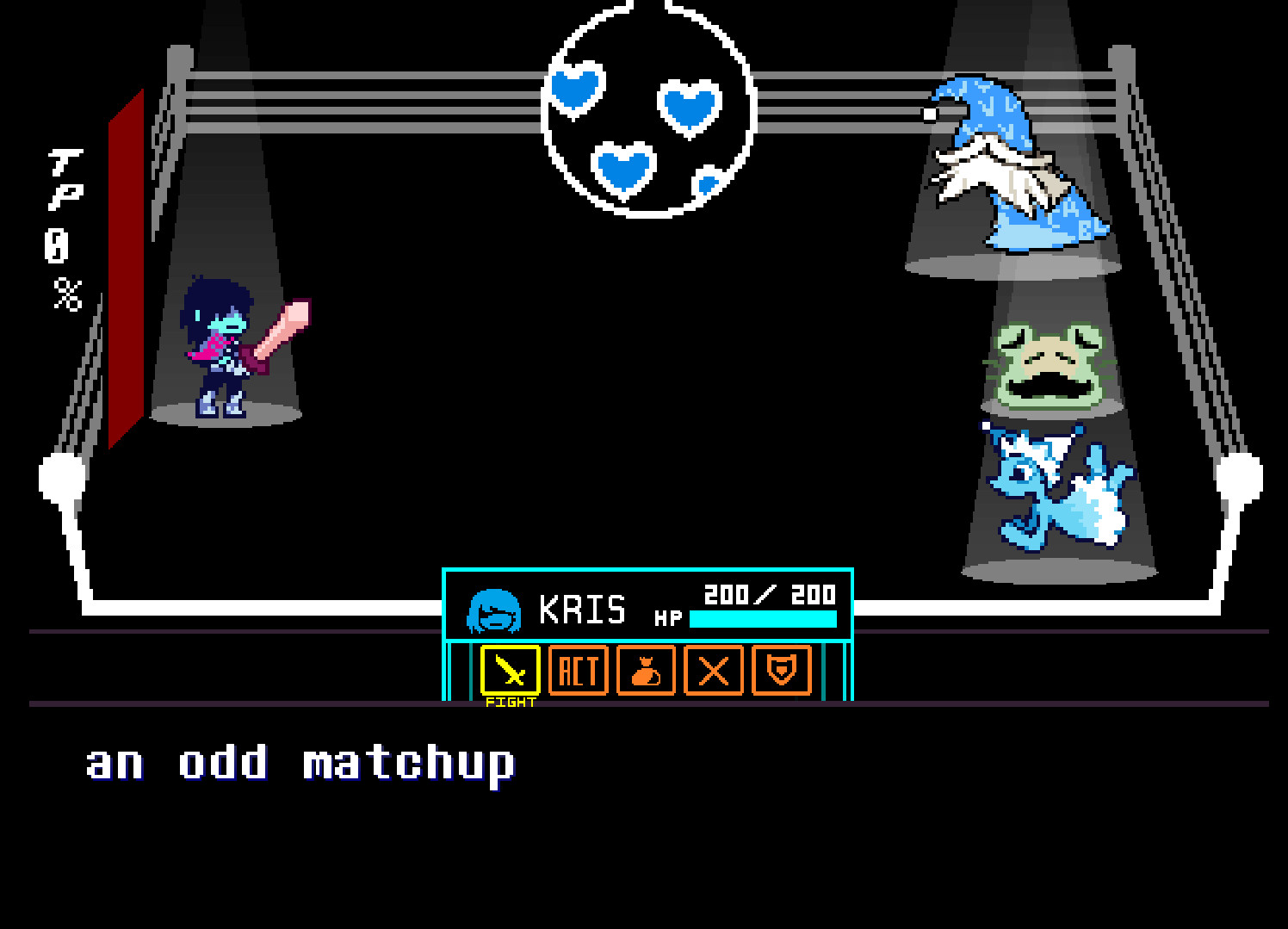Click the ITEM bag icon
Image resolution: width=1288 pixels, height=929 pixels.
tap(646, 672)
